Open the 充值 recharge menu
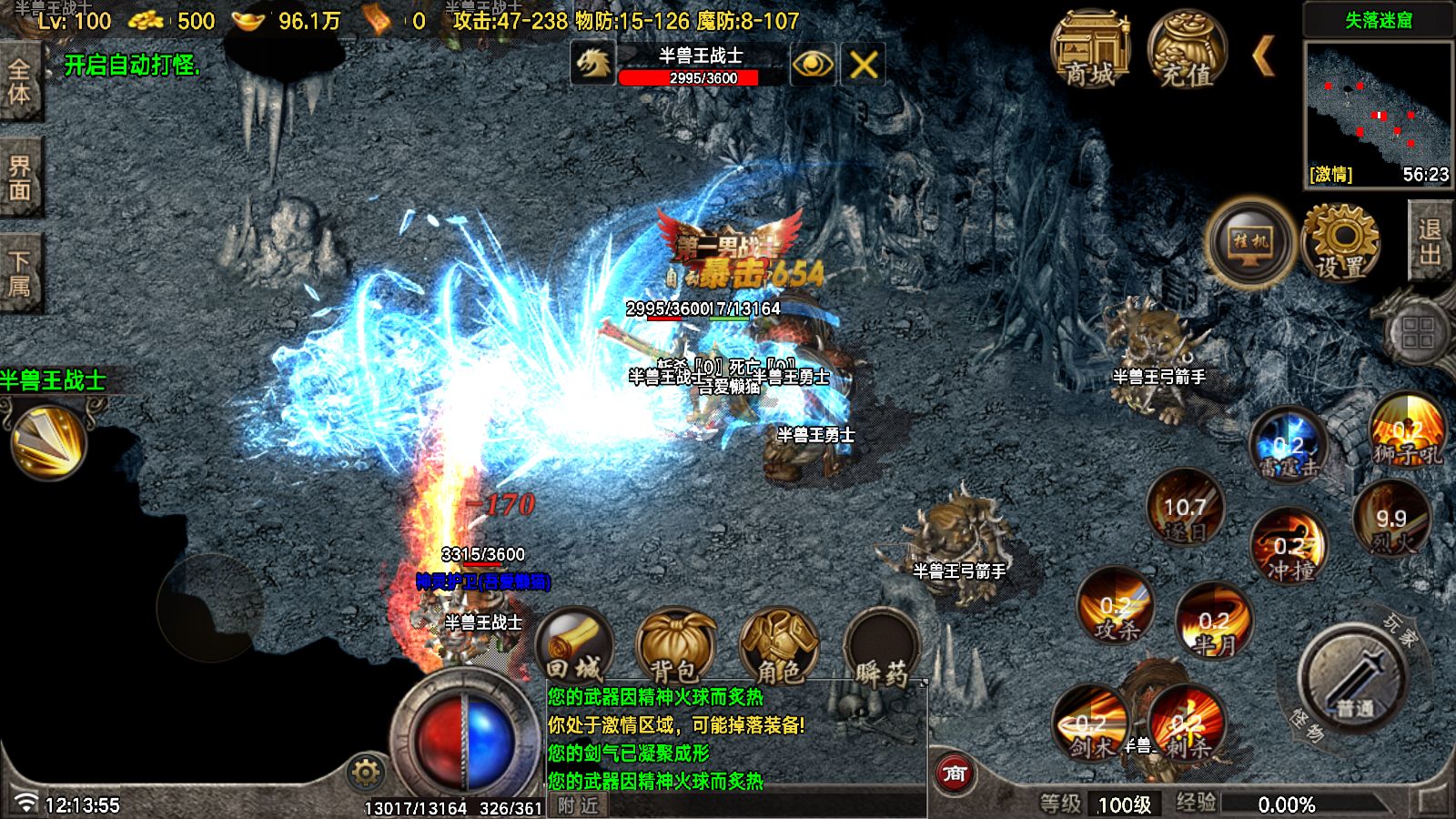This screenshot has width=1456, height=819. tap(1187, 50)
